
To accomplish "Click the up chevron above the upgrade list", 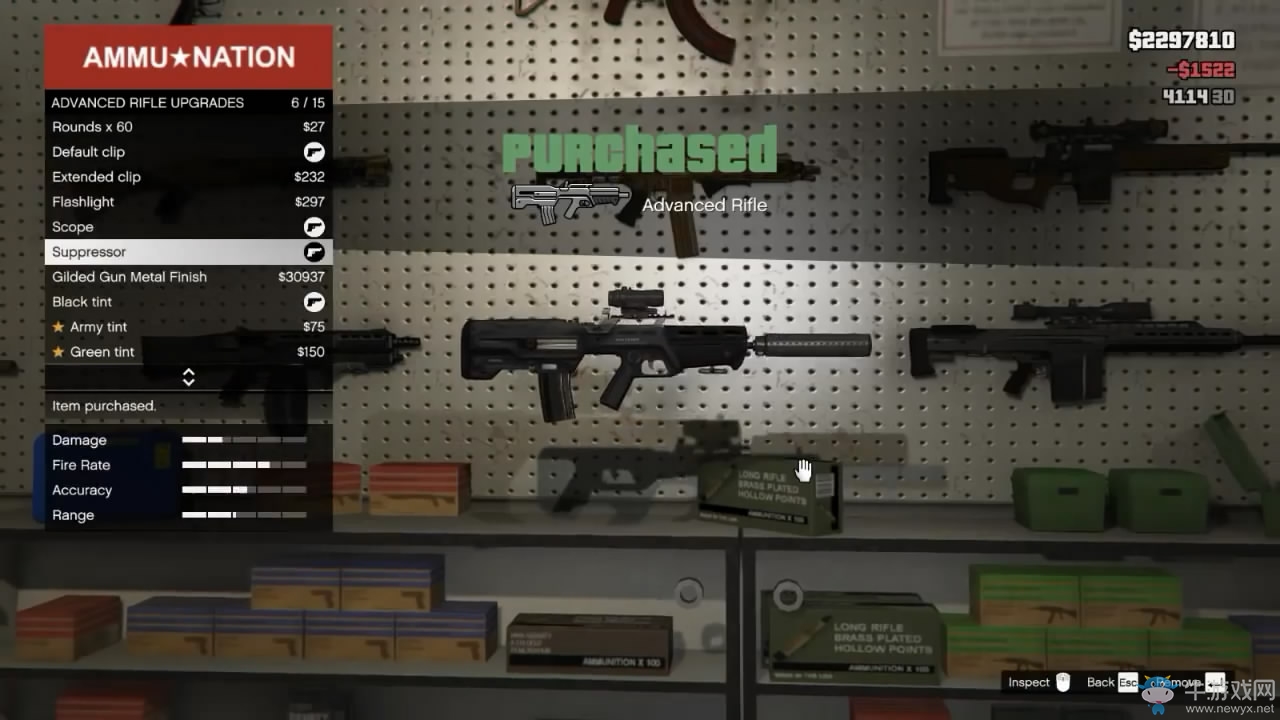I will point(188,372).
